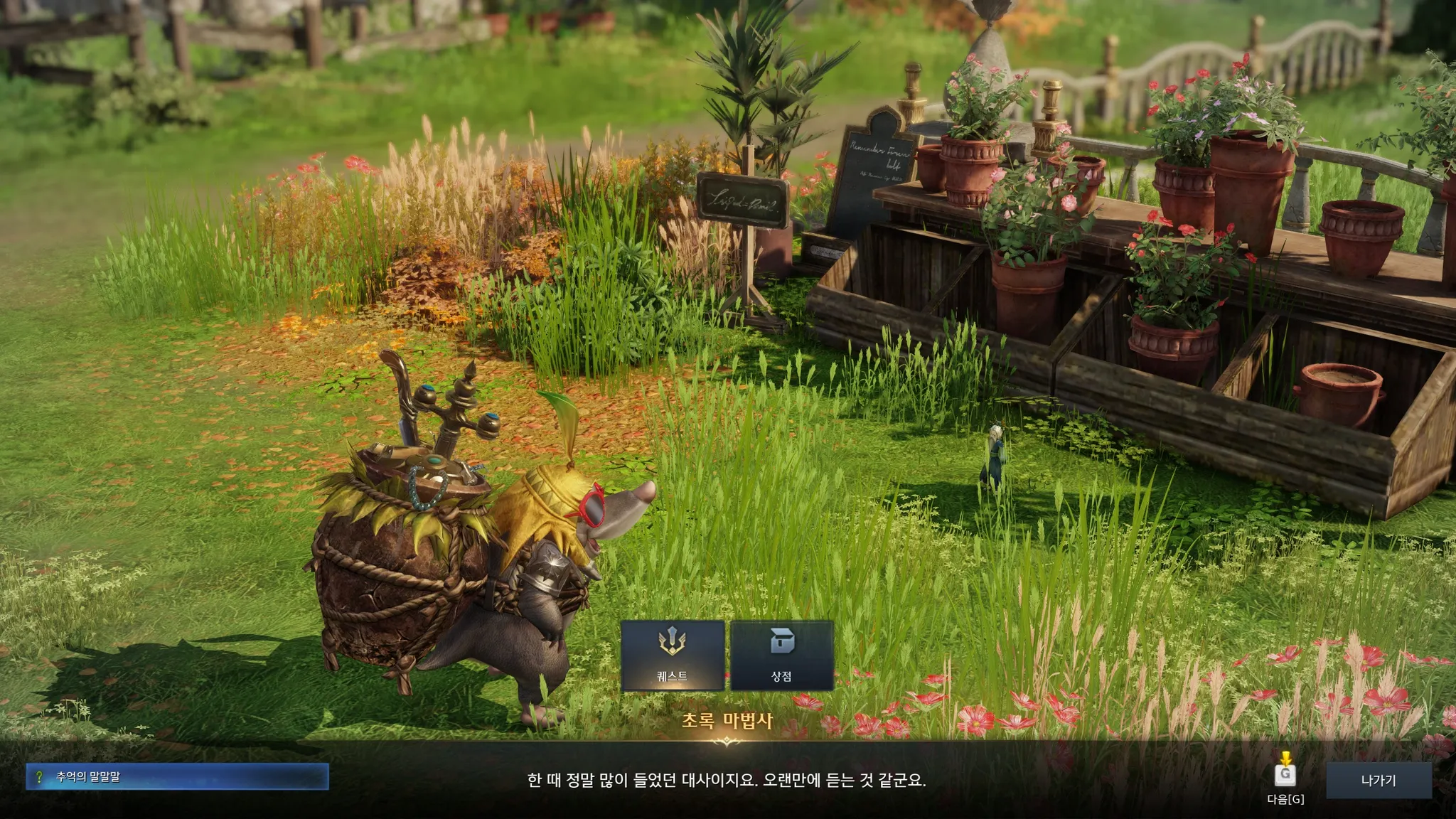Select the 추억의 말말말 quest entry
This screenshot has height=819, width=1456.
pos(177,777)
